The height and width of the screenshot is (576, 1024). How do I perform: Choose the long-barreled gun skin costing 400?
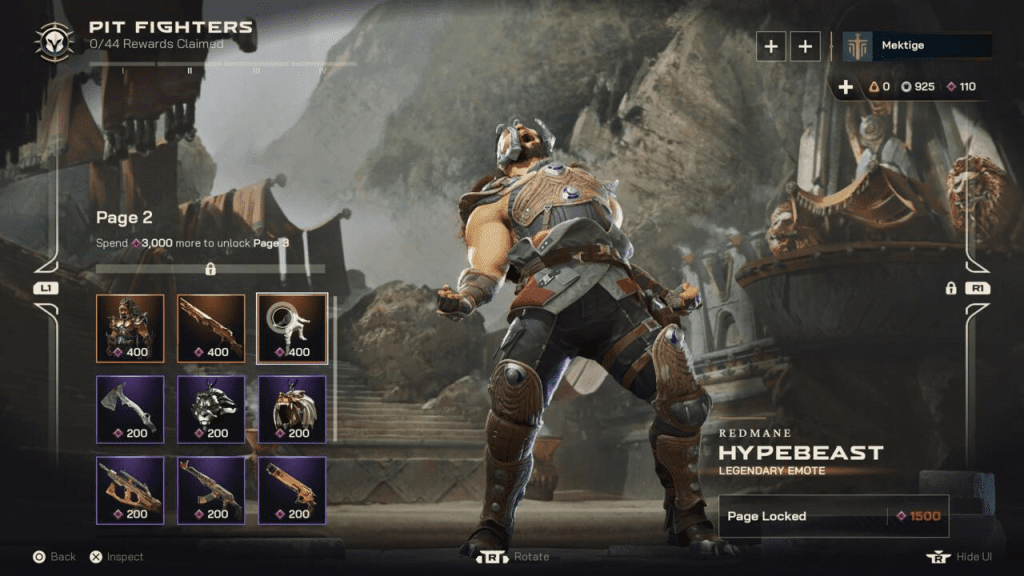211,327
